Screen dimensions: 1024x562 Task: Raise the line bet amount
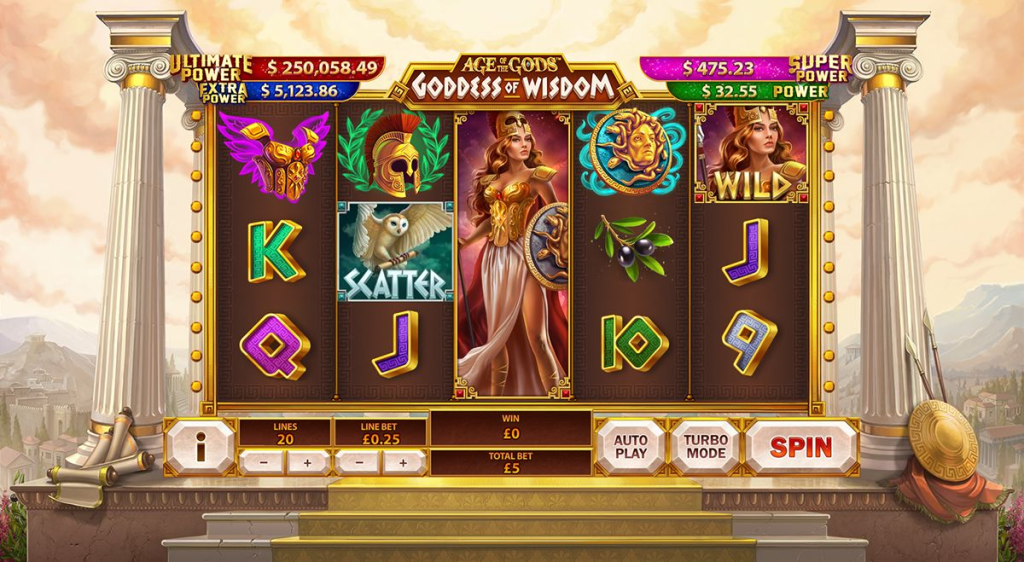coord(404,463)
